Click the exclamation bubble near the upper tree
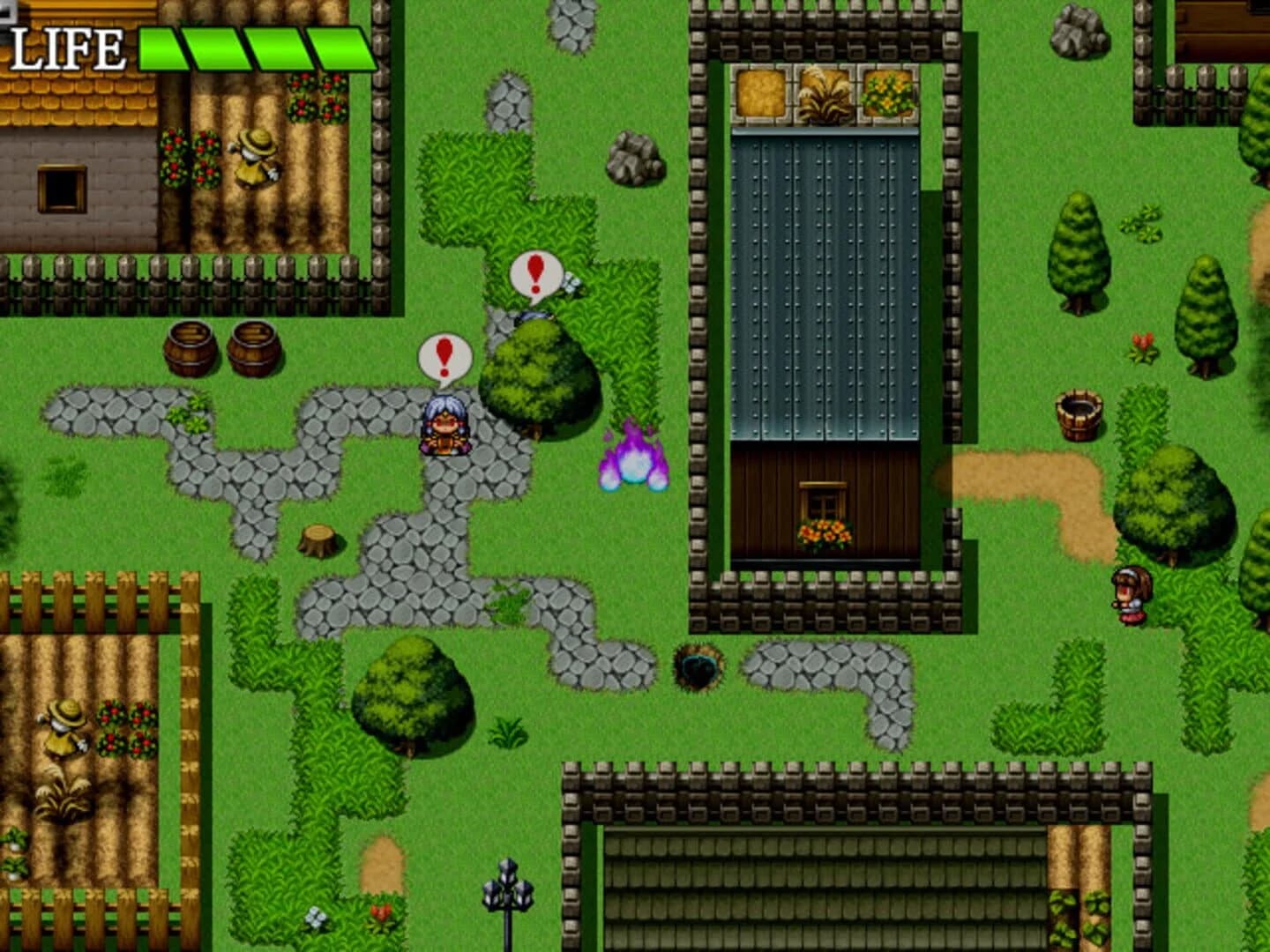The height and width of the screenshot is (952, 1270). pyautogui.click(x=534, y=274)
